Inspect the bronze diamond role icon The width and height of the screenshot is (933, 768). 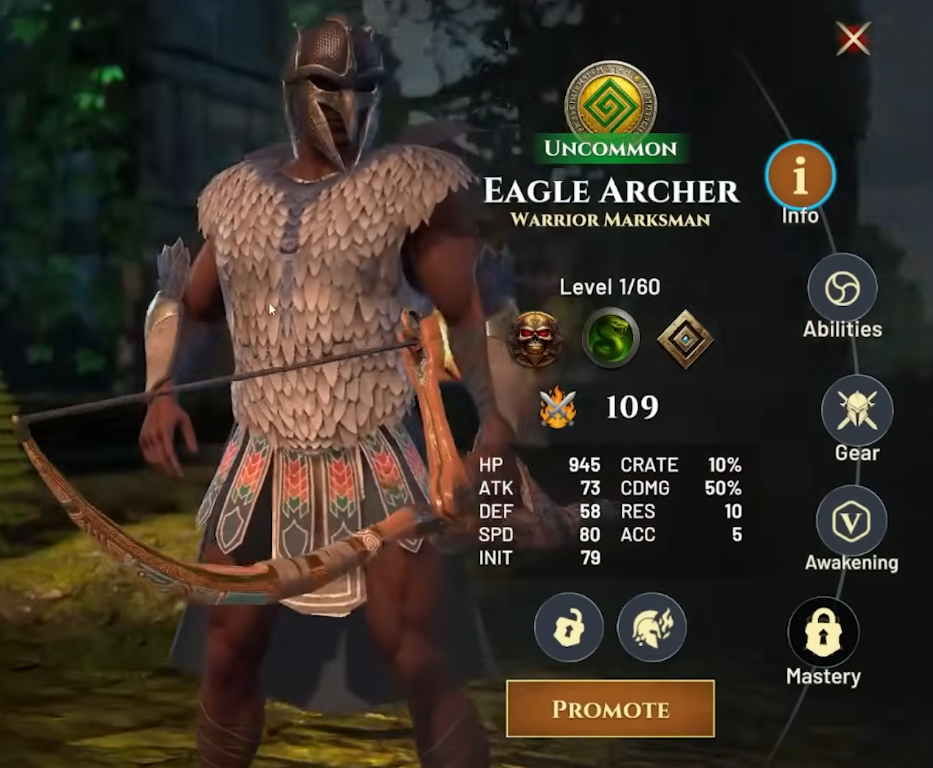pos(685,340)
